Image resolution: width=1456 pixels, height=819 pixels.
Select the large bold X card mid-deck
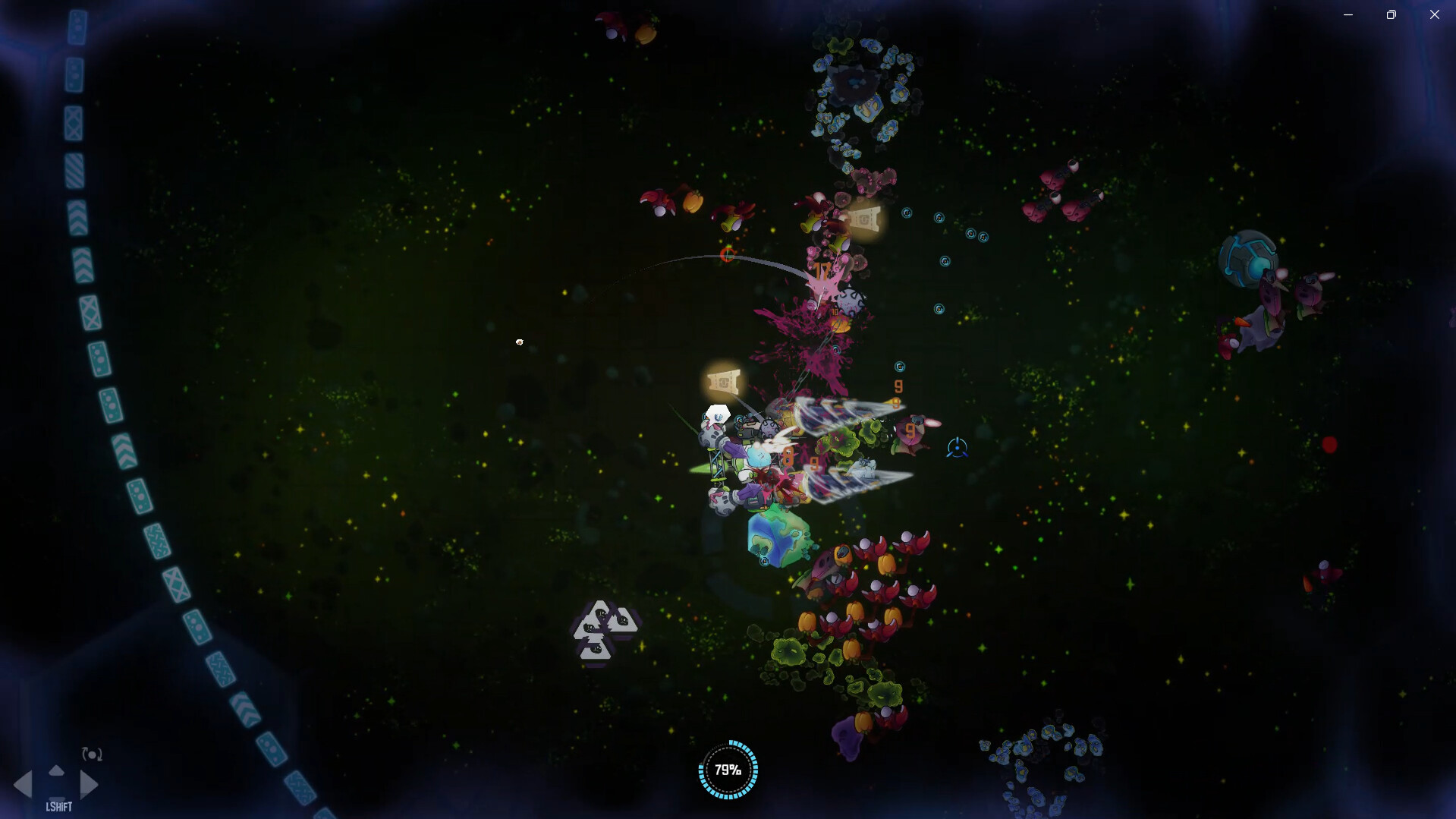pos(90,310)
